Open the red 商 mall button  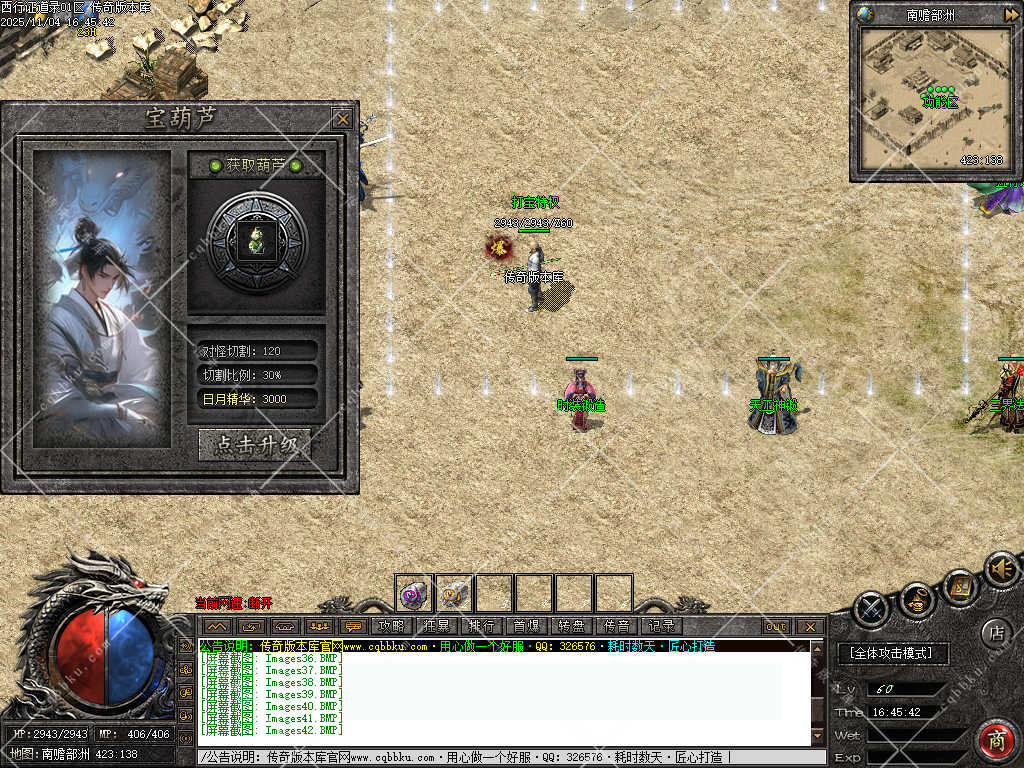pyautogui.click(x=995, y=740)
